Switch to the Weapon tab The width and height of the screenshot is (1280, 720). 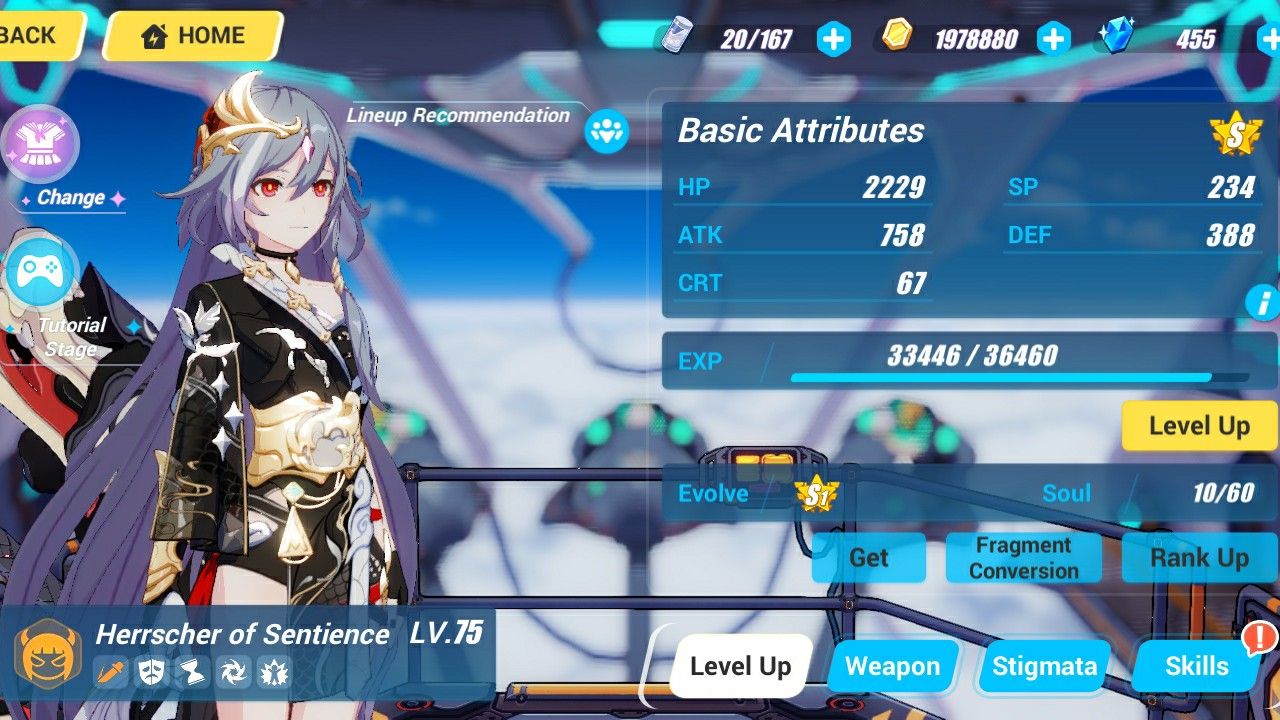pyautogui.click(x=891, y=665)
